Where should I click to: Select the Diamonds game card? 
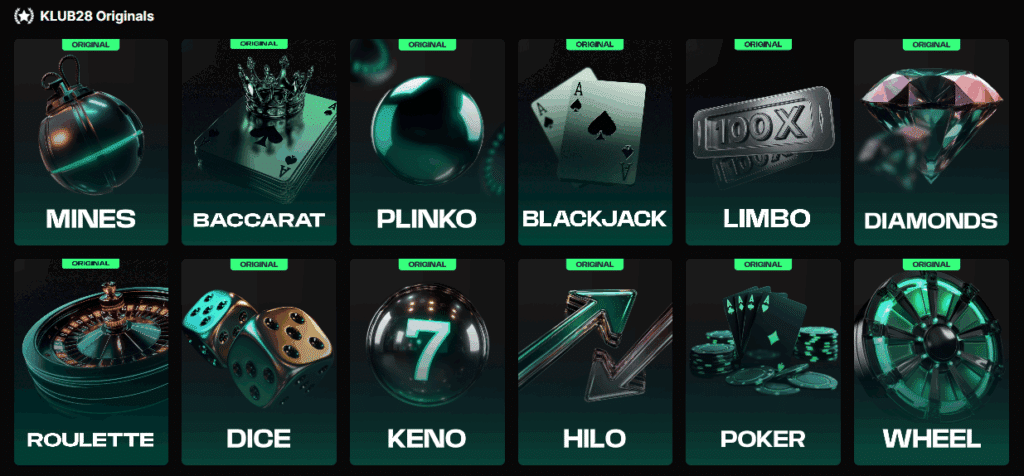931,142
